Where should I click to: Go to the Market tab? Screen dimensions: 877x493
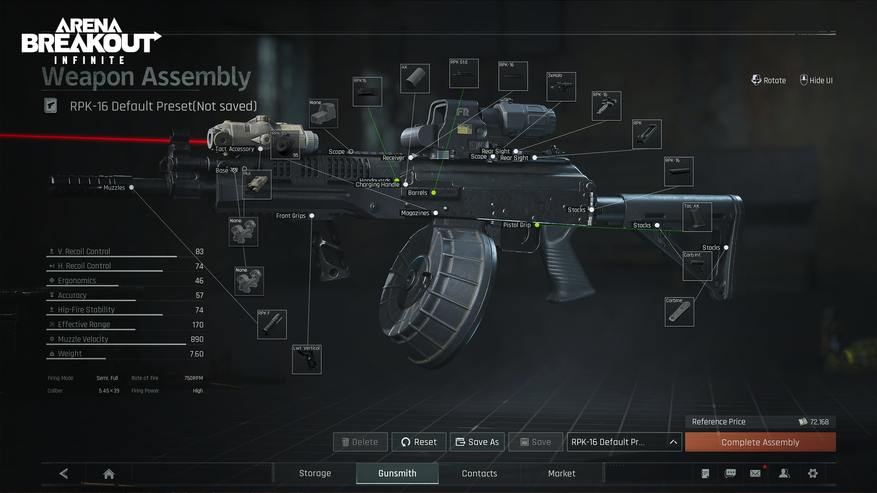pos(561,473)
